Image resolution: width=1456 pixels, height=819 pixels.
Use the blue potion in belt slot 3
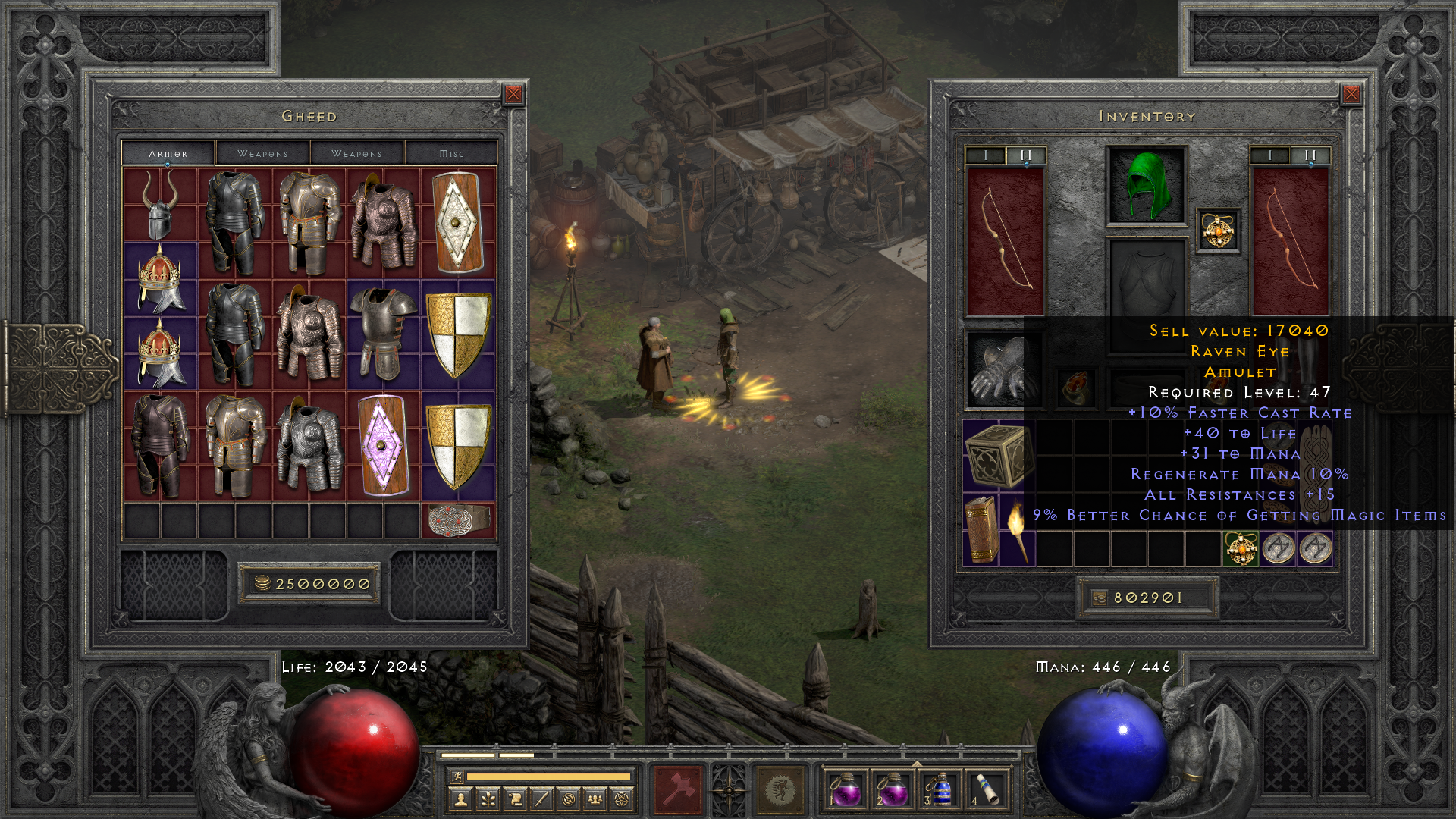(940, 789)
